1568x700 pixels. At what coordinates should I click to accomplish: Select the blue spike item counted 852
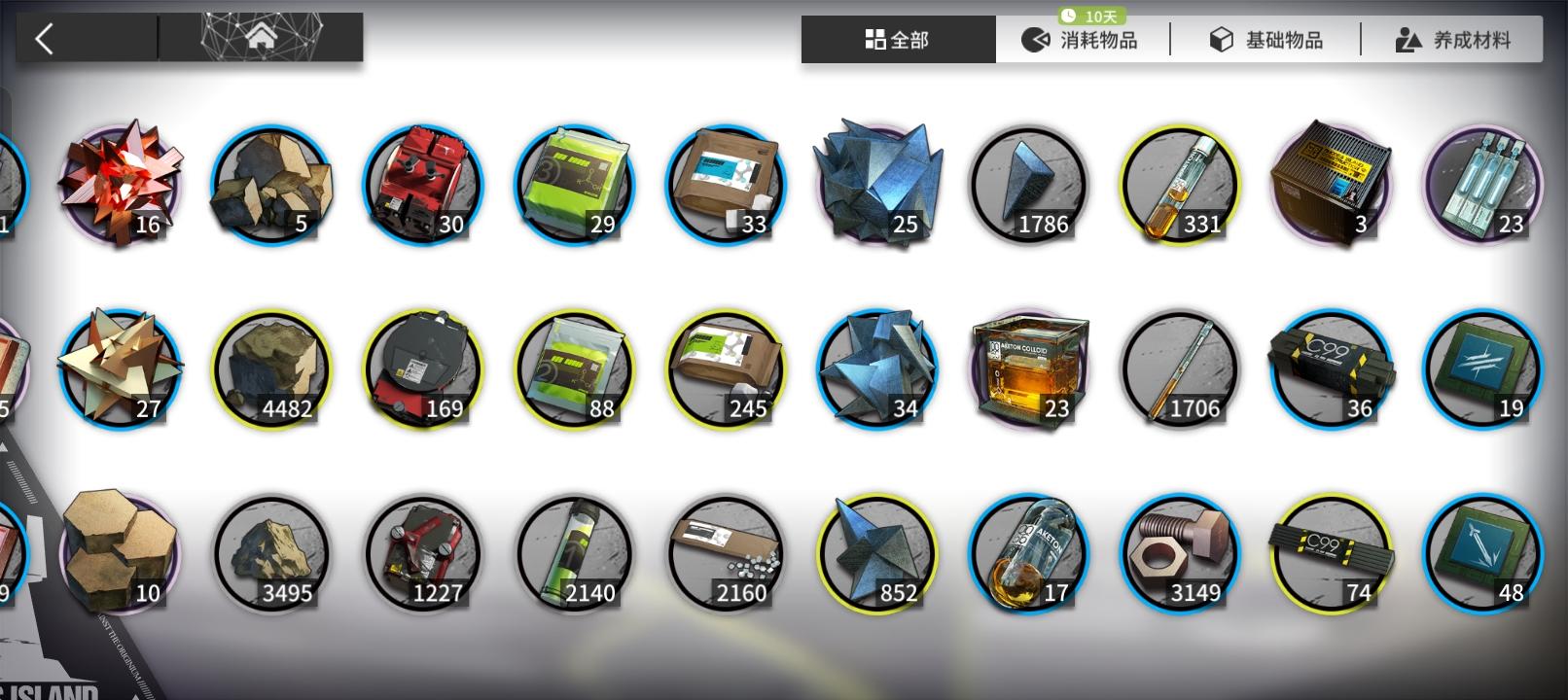point(875,552)
